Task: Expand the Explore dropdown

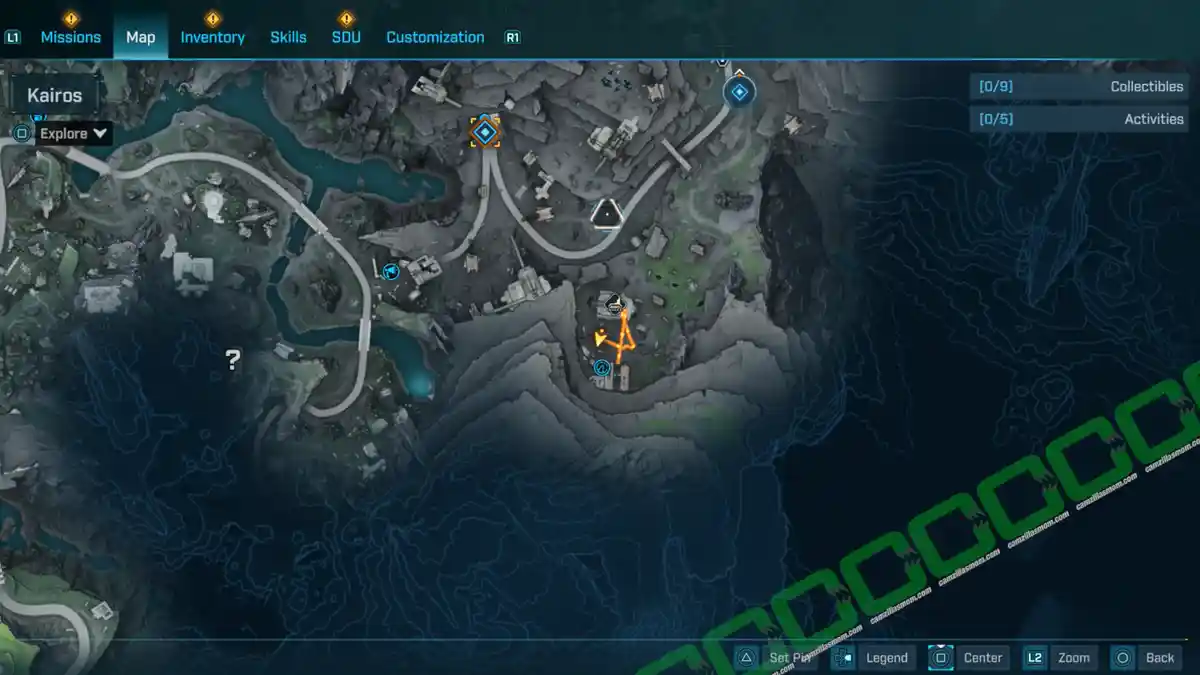Action: click(73, 133)
